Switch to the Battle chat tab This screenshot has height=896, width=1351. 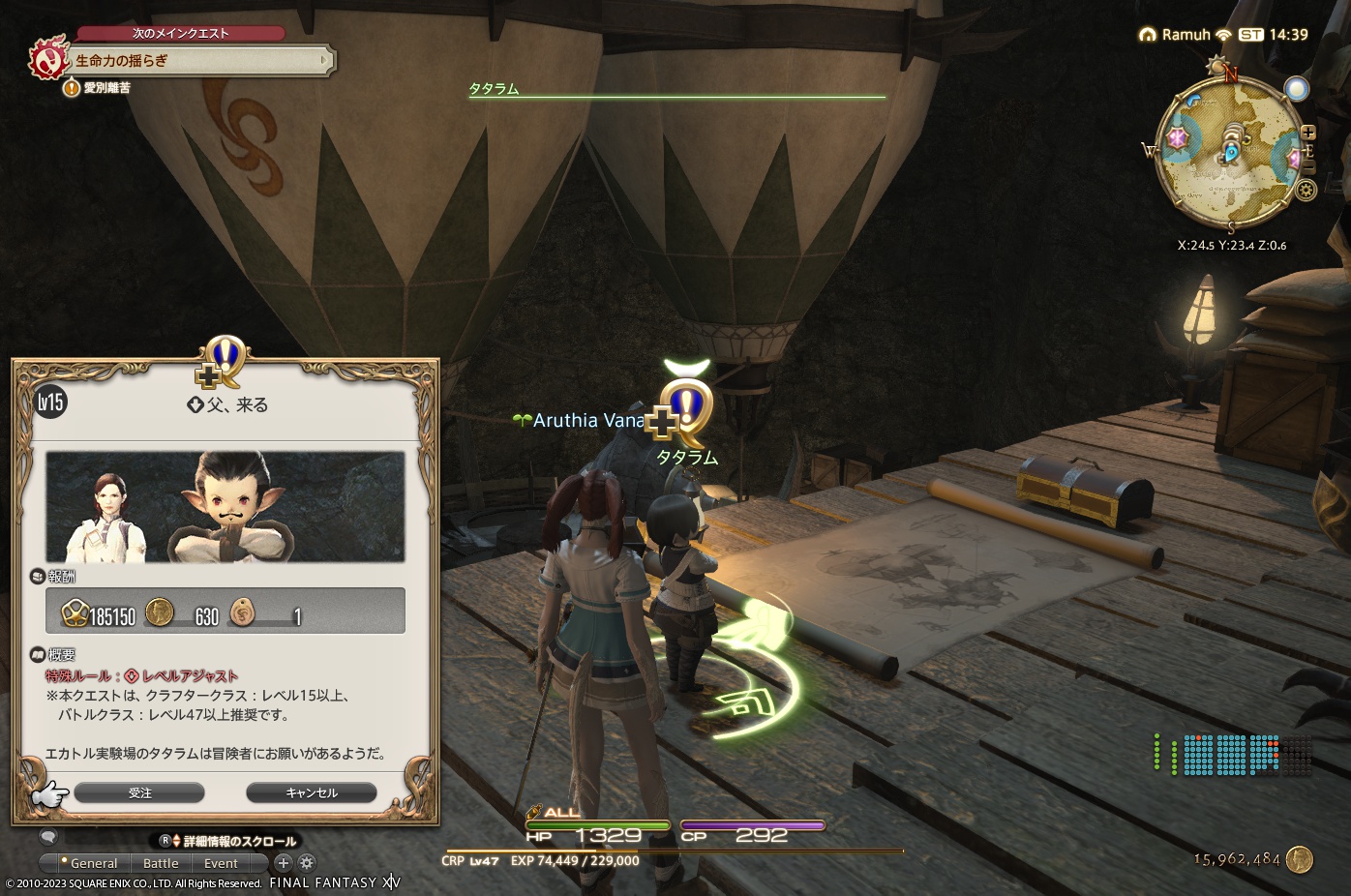[162, 862]
